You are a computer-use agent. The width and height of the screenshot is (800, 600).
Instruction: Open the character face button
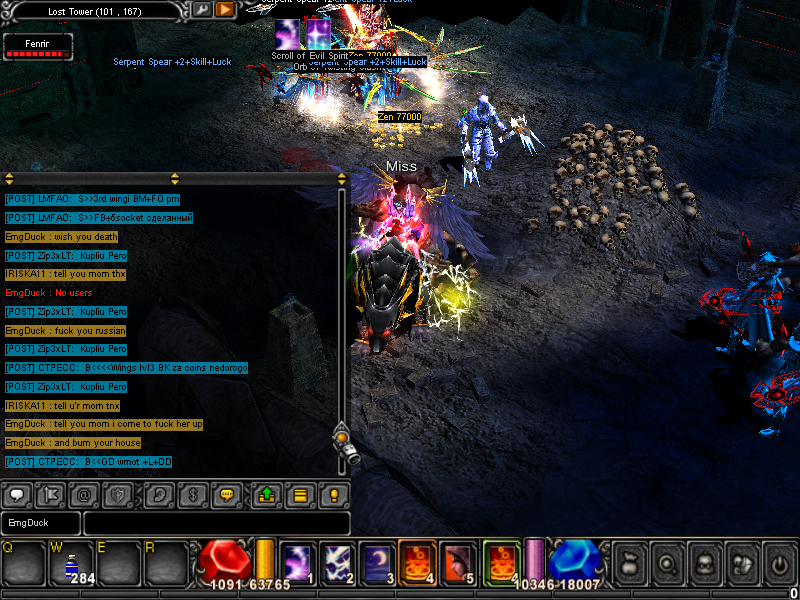coord(704,564)
